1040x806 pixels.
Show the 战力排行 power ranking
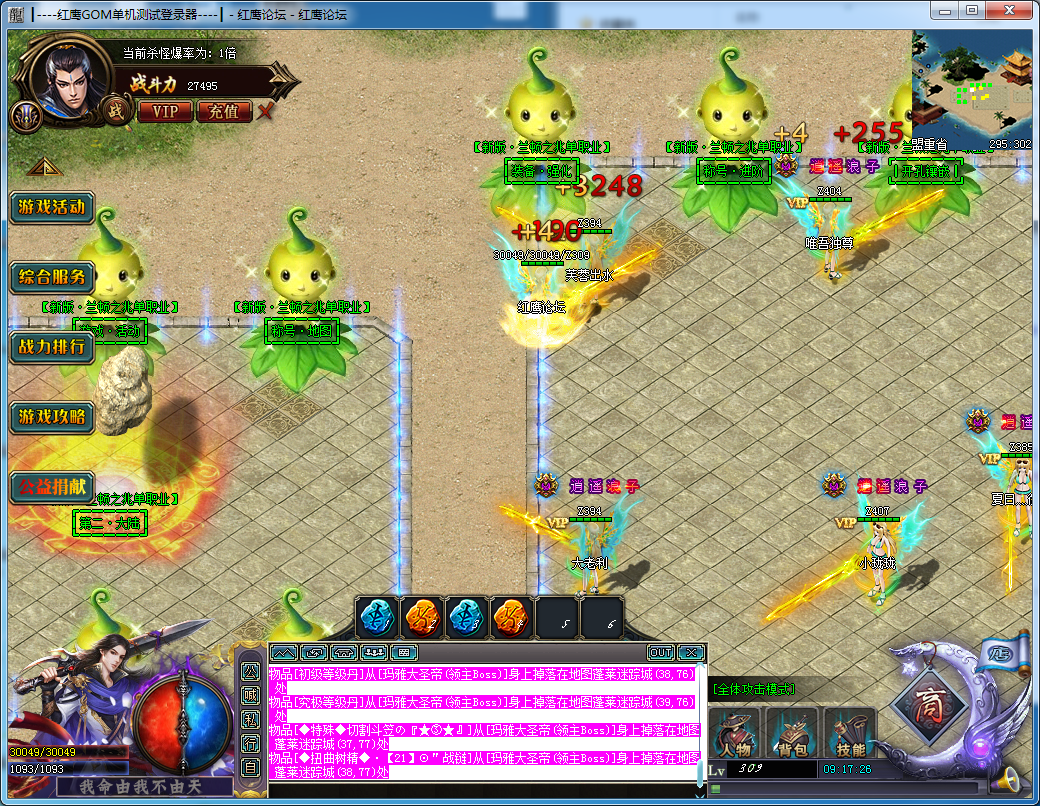pos(51,347)
